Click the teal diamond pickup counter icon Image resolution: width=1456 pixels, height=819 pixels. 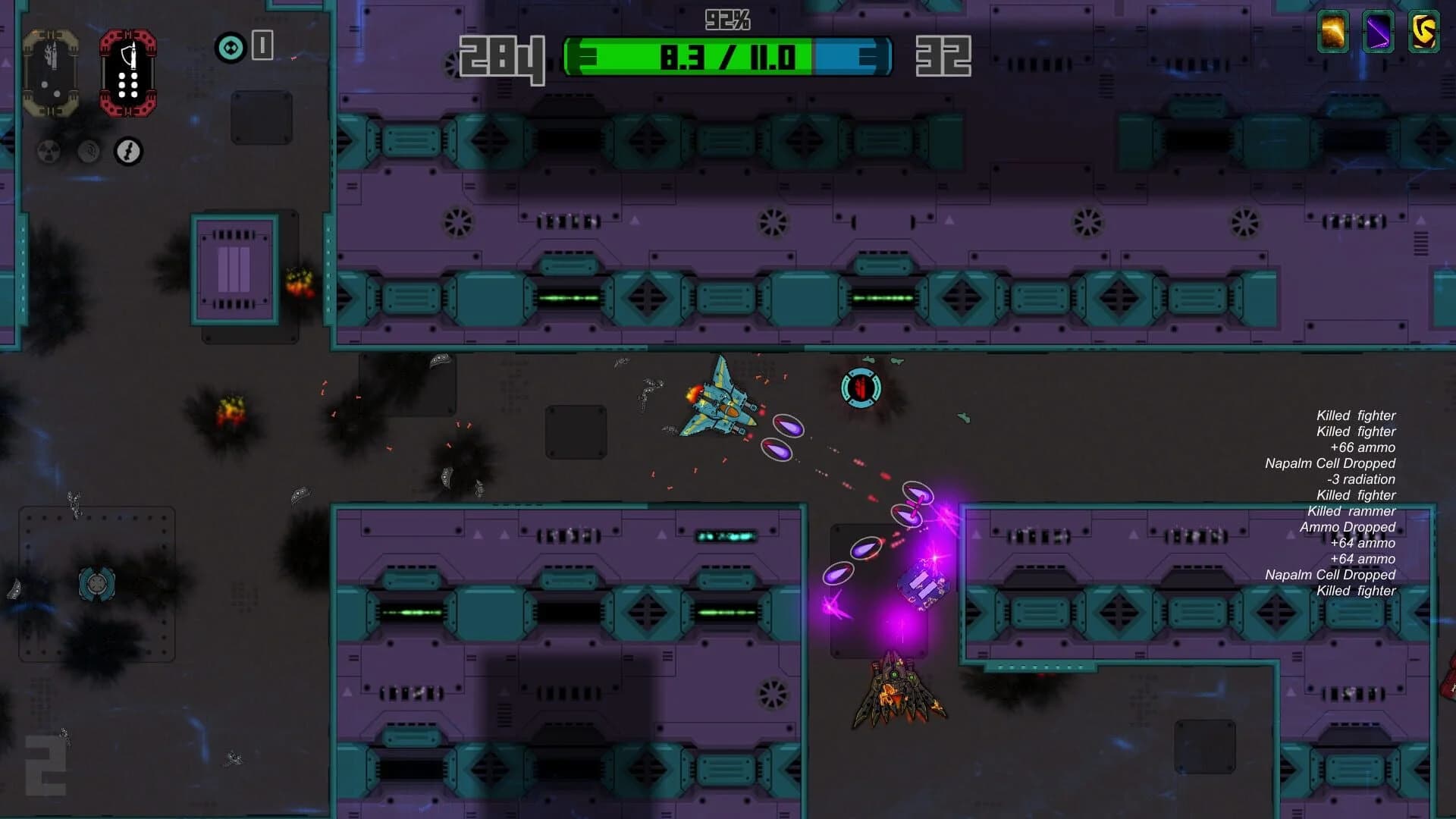pos(231,47)
